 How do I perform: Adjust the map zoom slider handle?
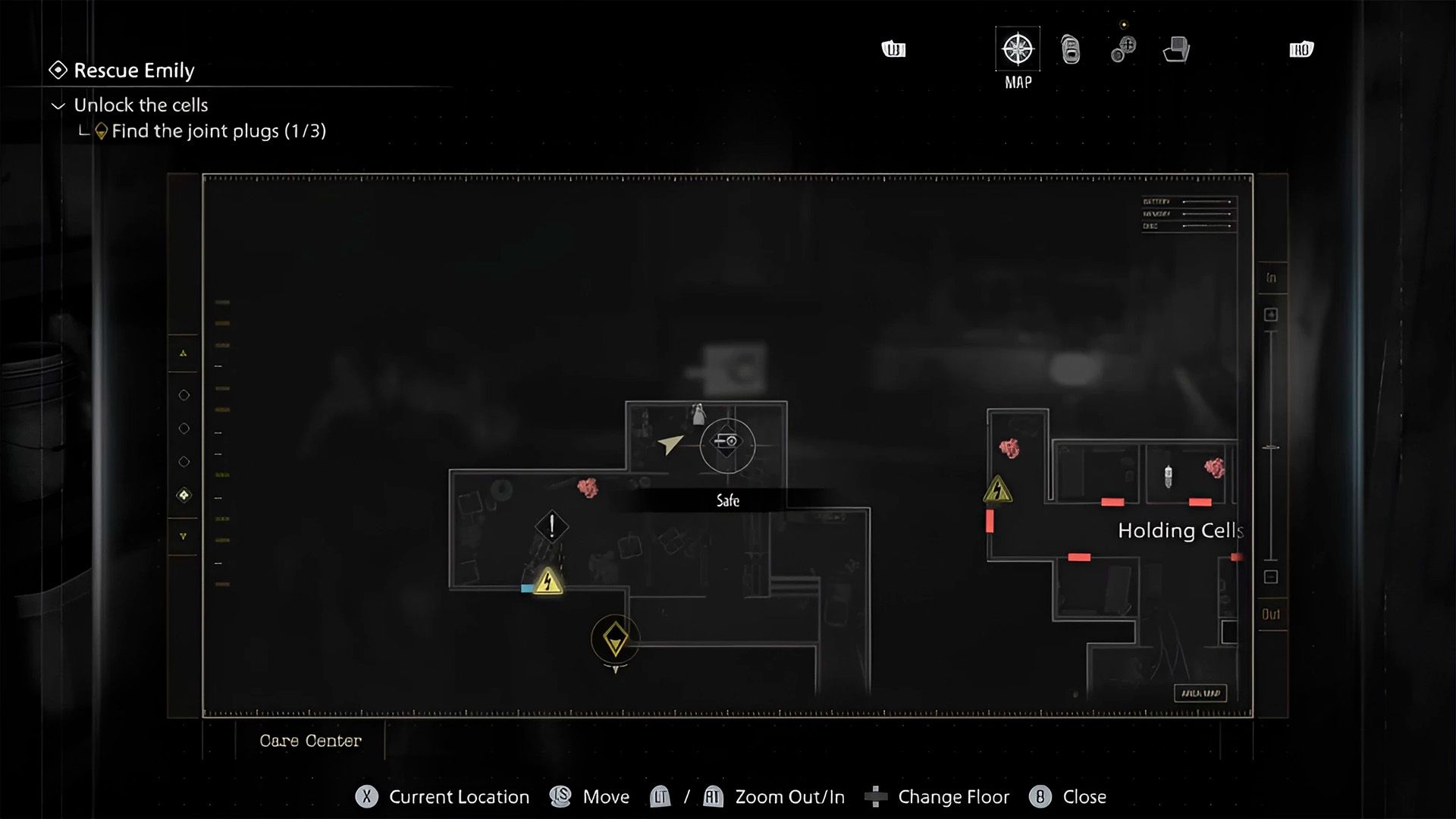pyautogui.click(x=1271, y=448)
